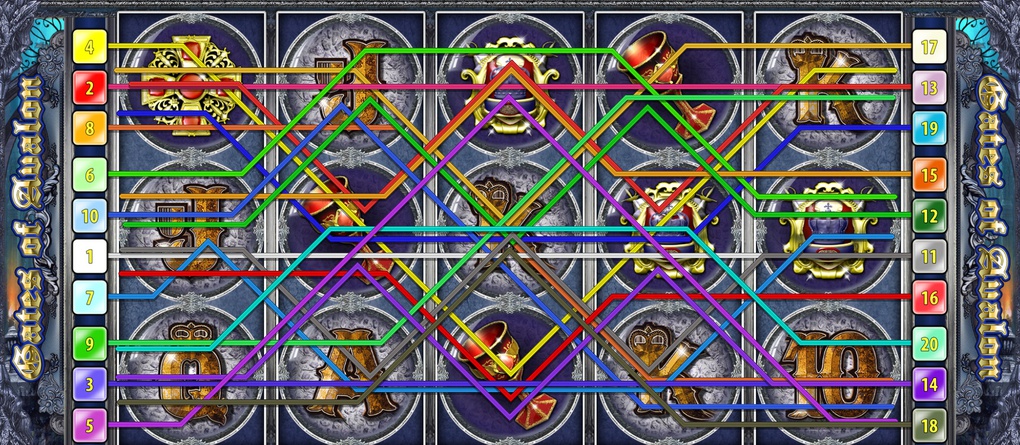The image size is (1020, 445).
Task: Choose the white payline 1 button
Action: (89, 257)
